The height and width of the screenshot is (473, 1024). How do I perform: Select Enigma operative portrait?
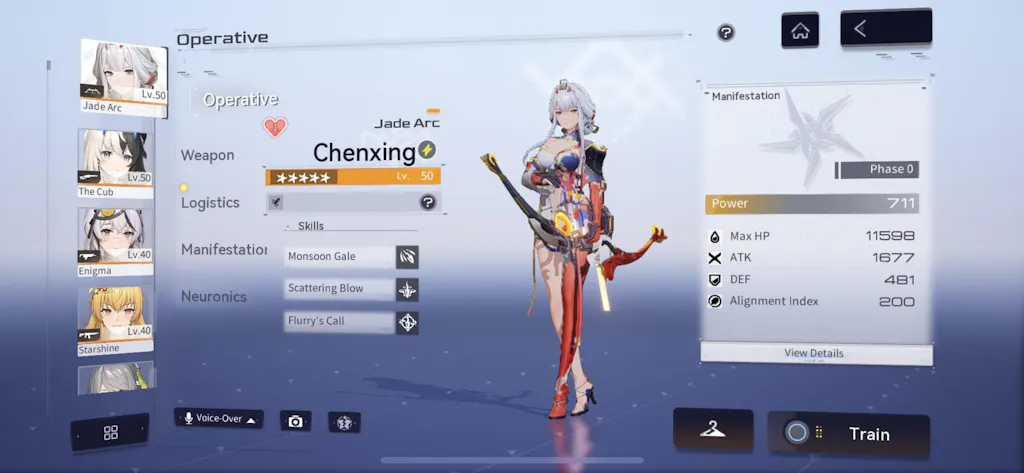click(115, 240)
